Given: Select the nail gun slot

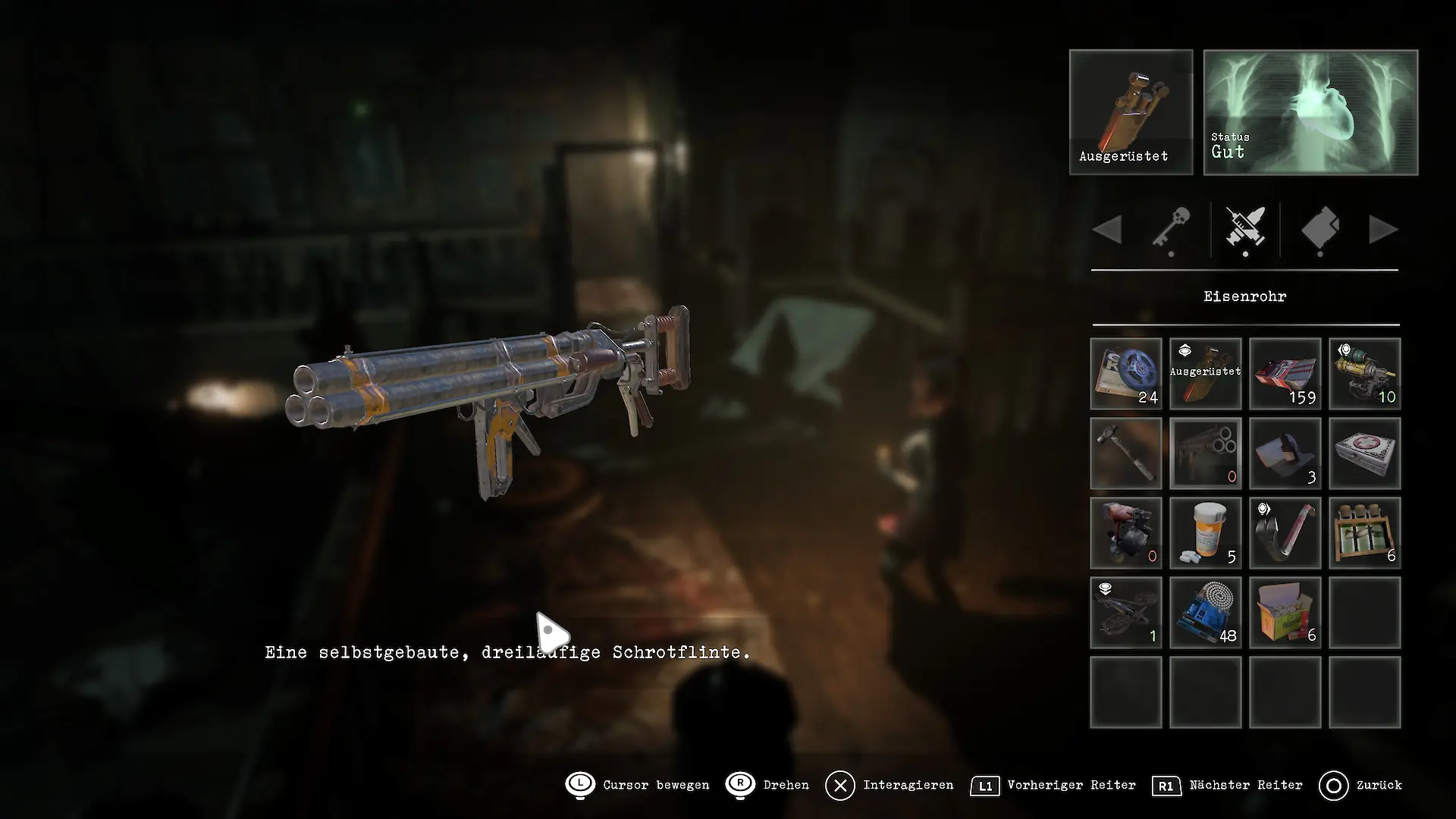Looking at the screenshot, I should point(1126,533).
